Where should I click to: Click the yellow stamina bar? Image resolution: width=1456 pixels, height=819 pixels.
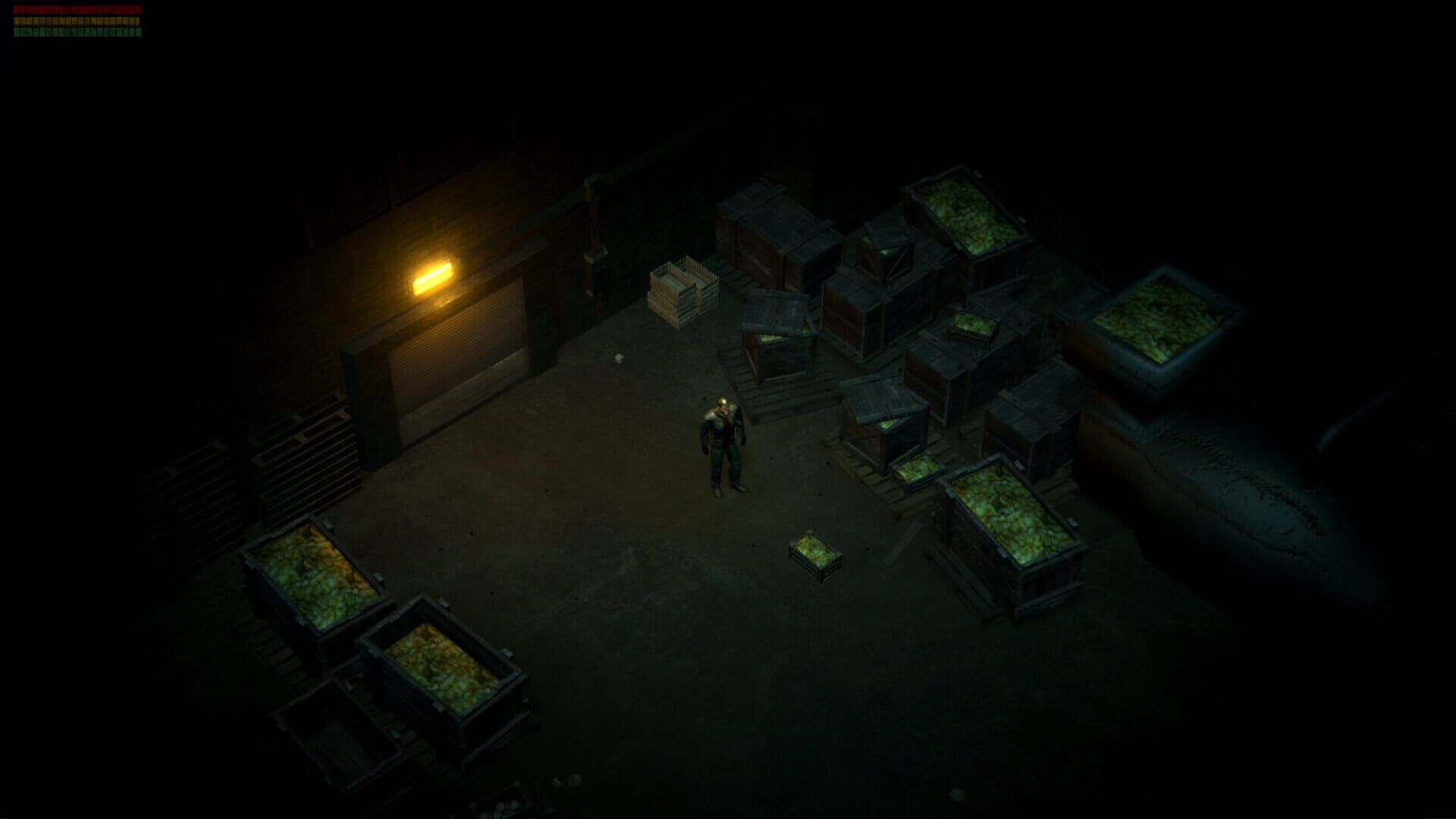tap(76, 21)
